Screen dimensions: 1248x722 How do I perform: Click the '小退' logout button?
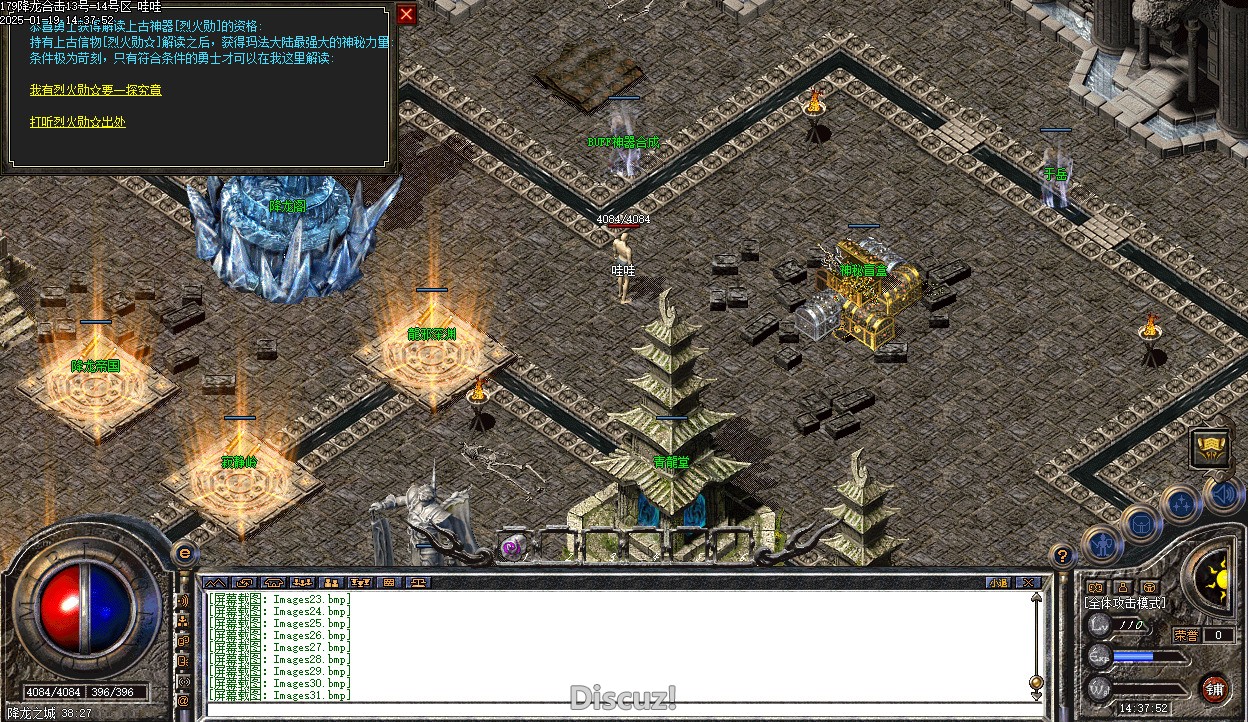pos(998,582)
